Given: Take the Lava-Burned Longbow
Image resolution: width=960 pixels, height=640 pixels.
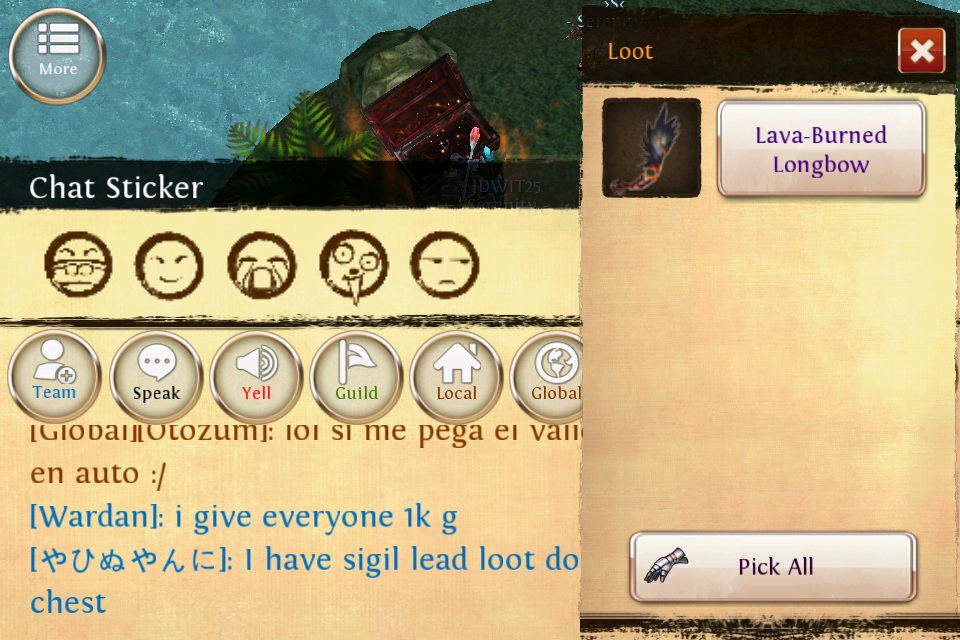Looking at the screenshot, I should (x=820, y=149).
